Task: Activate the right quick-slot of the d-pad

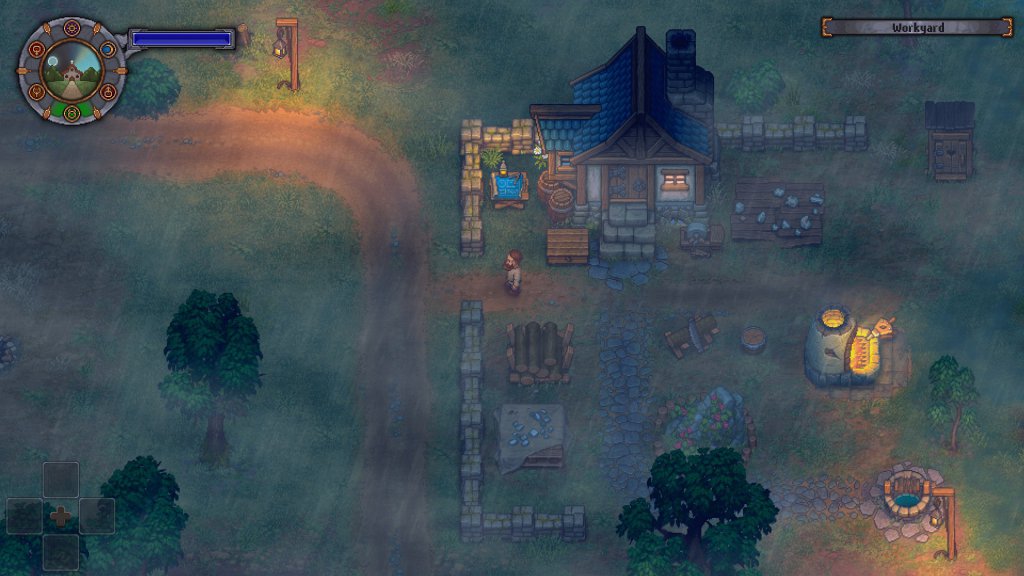Action: [x=97, y=516]
